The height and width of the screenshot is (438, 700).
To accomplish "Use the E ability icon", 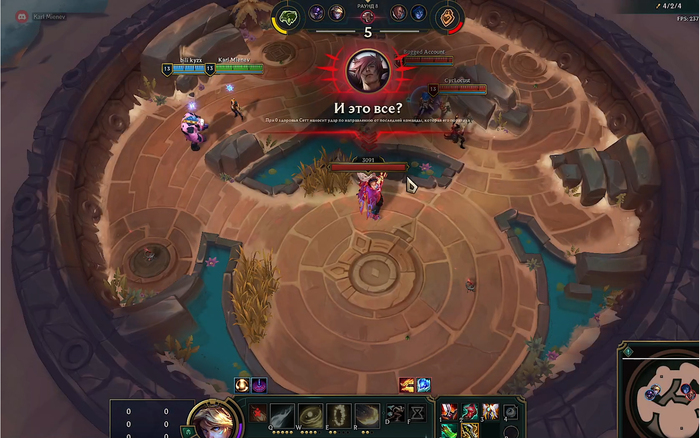I will 339,415.
